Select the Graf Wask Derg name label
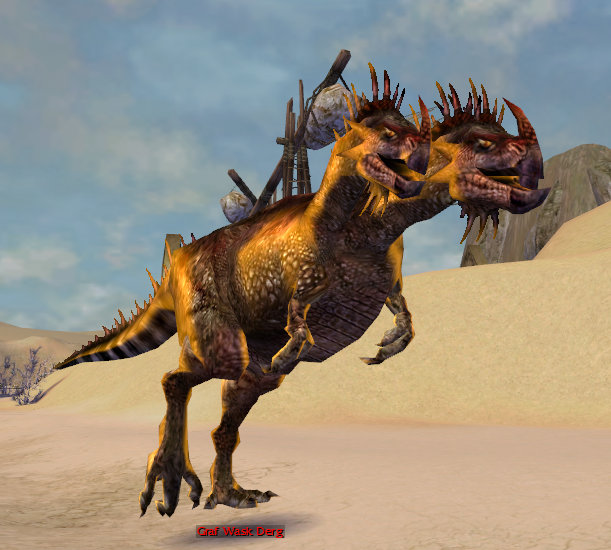 coord(239,531)
